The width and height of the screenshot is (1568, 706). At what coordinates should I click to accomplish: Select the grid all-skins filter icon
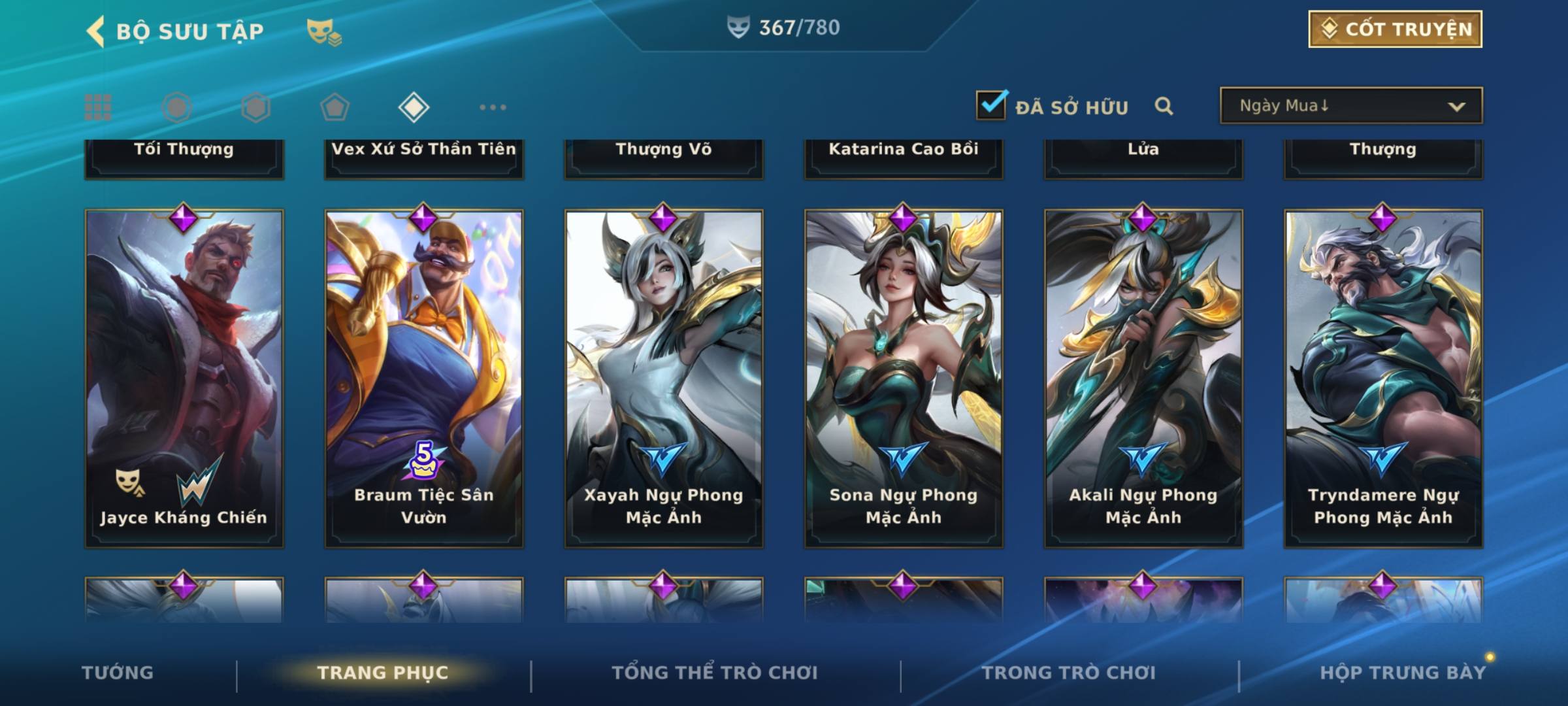(98, 107)
